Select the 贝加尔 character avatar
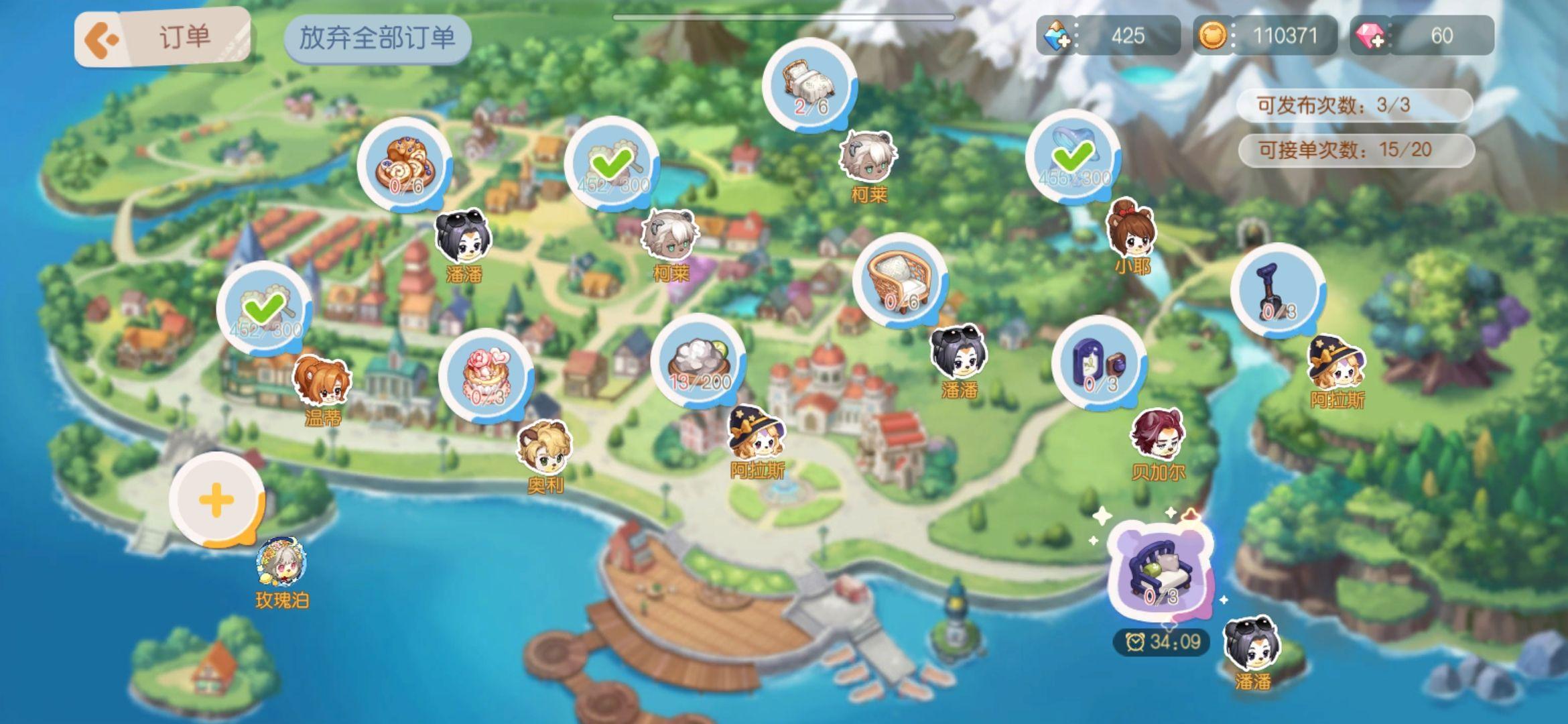This screenshot has width=1568, height=724. click(1157, 434)
